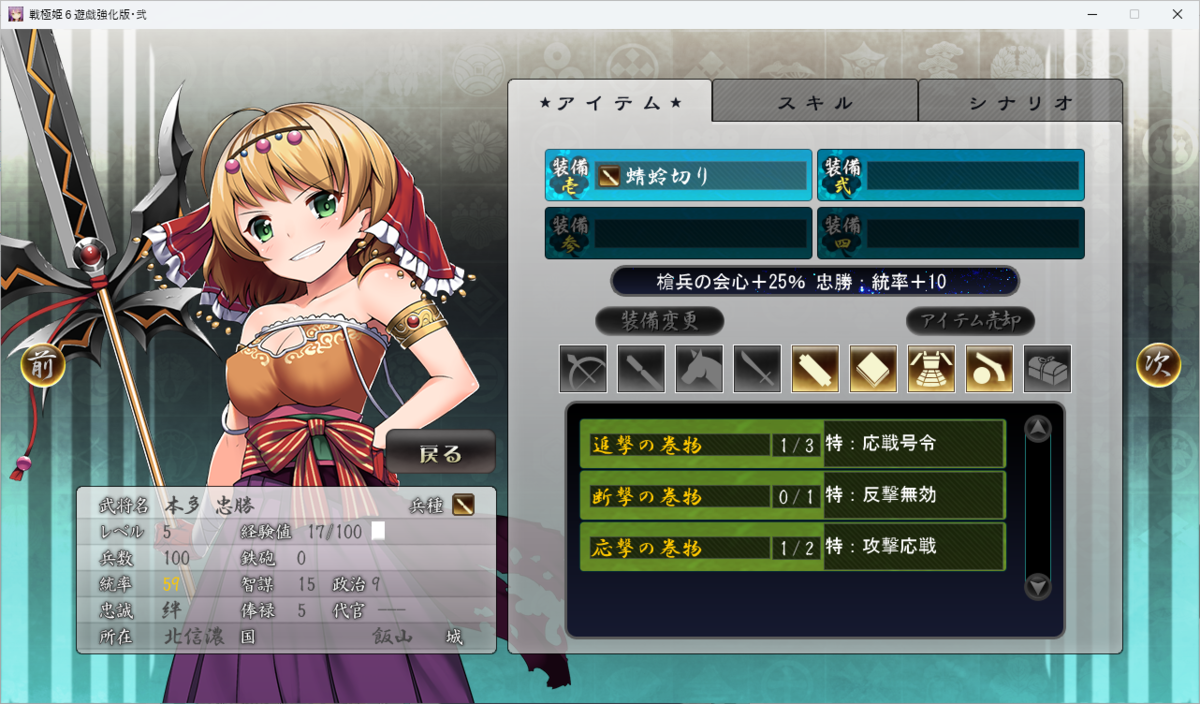Go back with the 戻る button
This screenshot has height=704, width=1200.
pyautogui.click(x=440, y=453)
